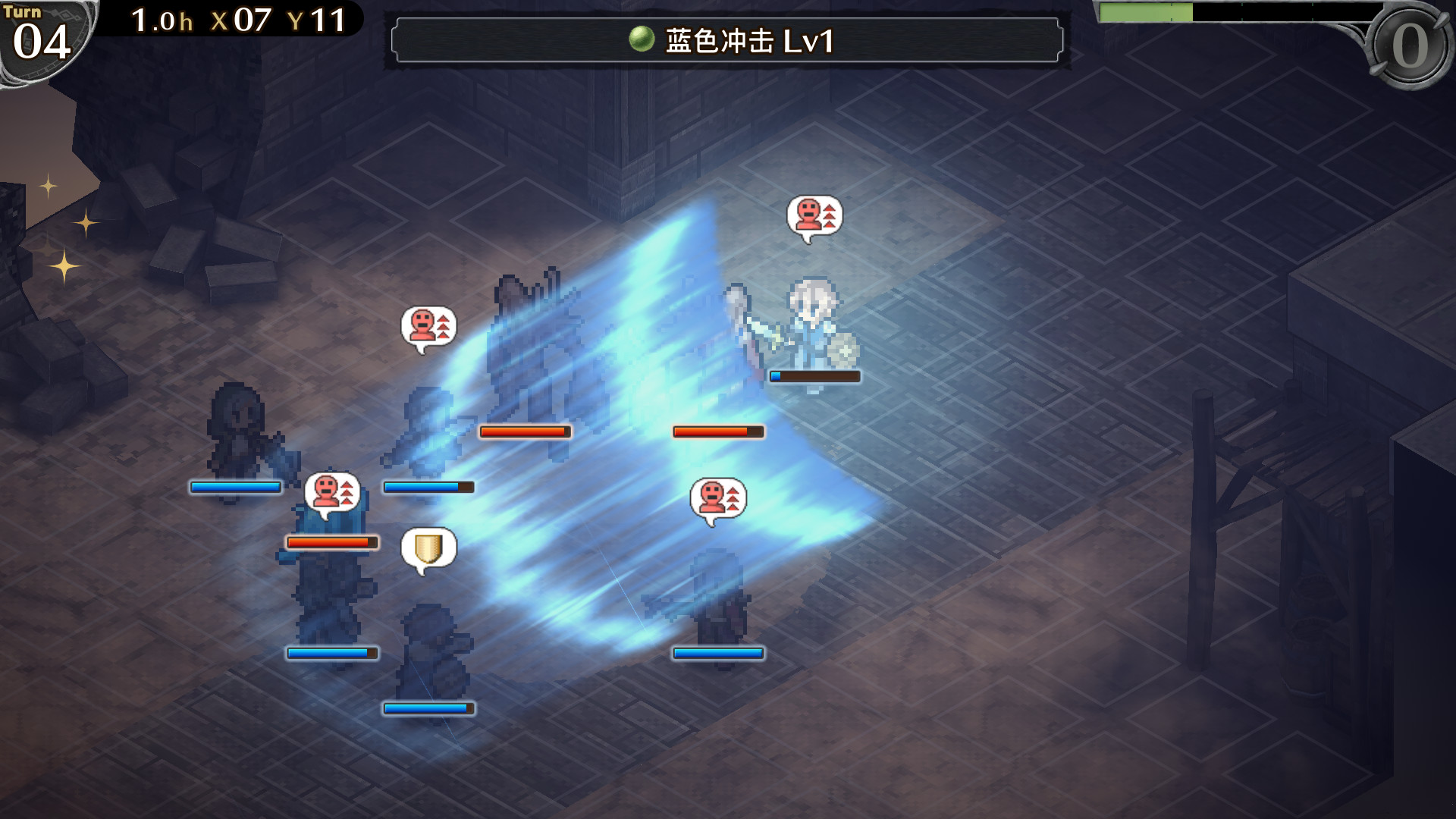Select the alert icon above the armored blue unit
The height and width of the screenshot is (819, 1456).
331,493
